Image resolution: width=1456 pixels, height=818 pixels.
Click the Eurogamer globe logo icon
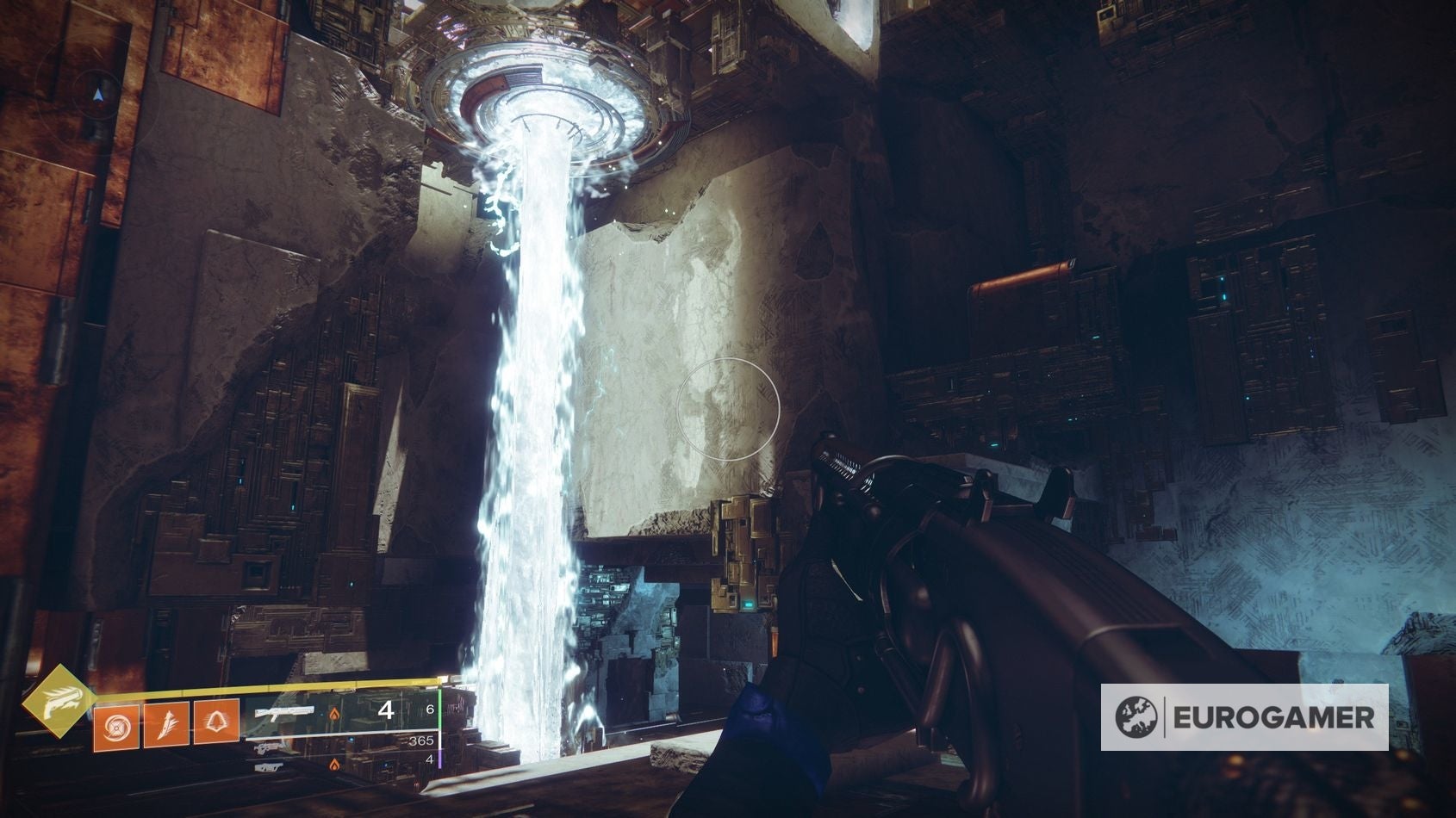tap(1137, 715)
